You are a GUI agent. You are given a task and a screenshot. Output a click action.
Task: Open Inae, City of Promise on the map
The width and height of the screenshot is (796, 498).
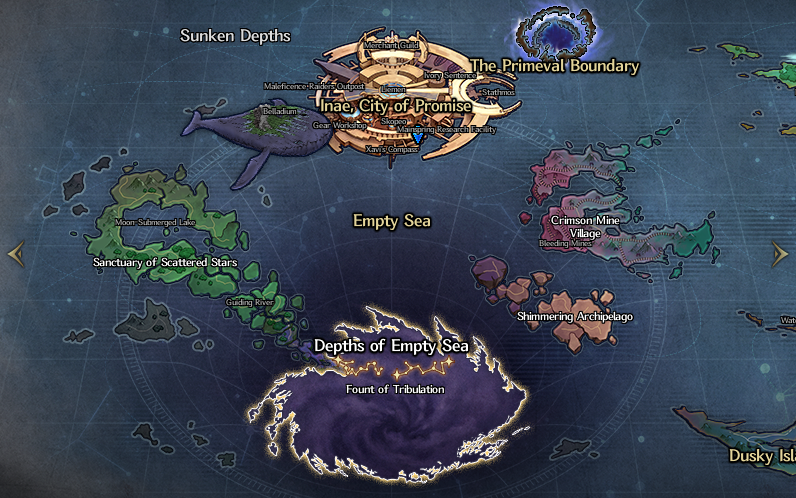(x=395, y=104)
